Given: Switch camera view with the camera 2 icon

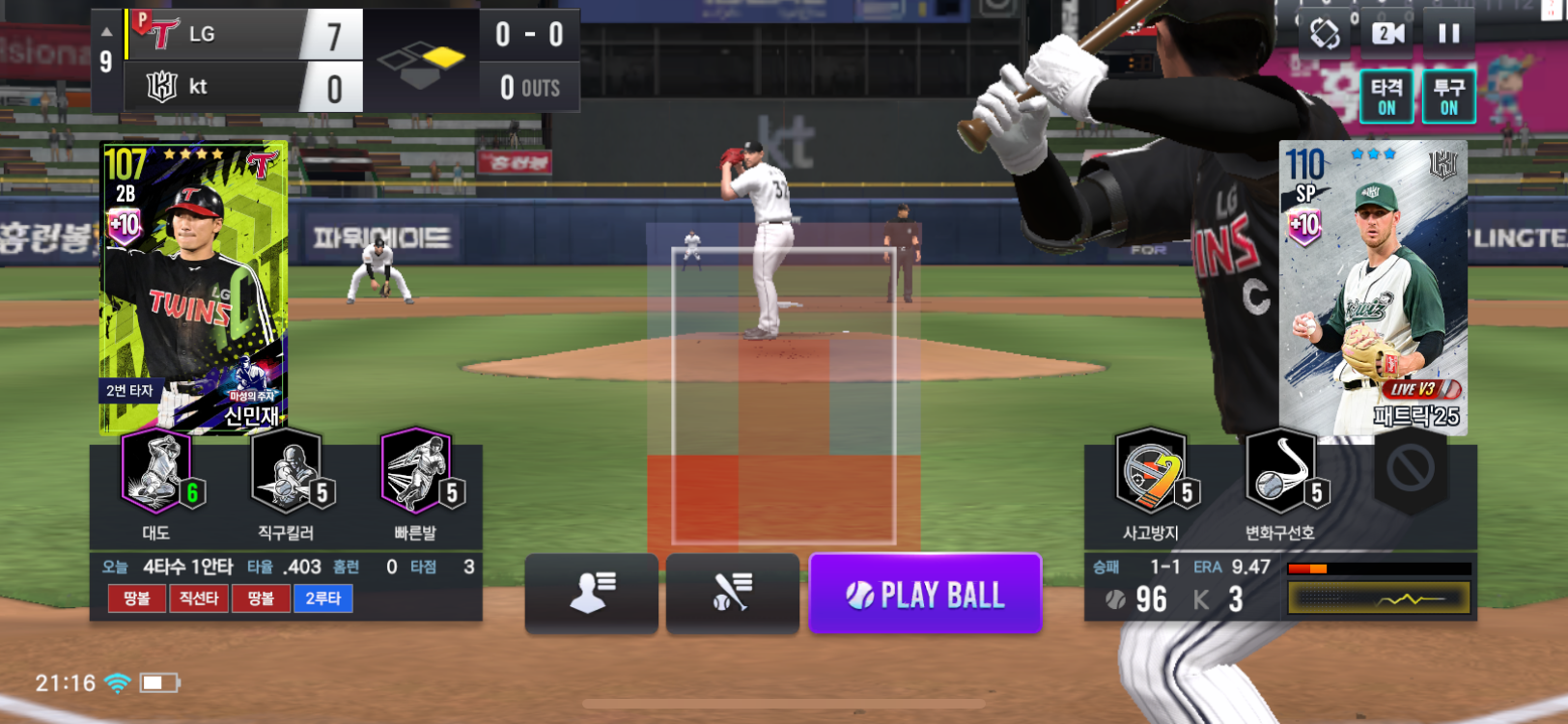Looking at the screenshot, I should (1387, 34).
